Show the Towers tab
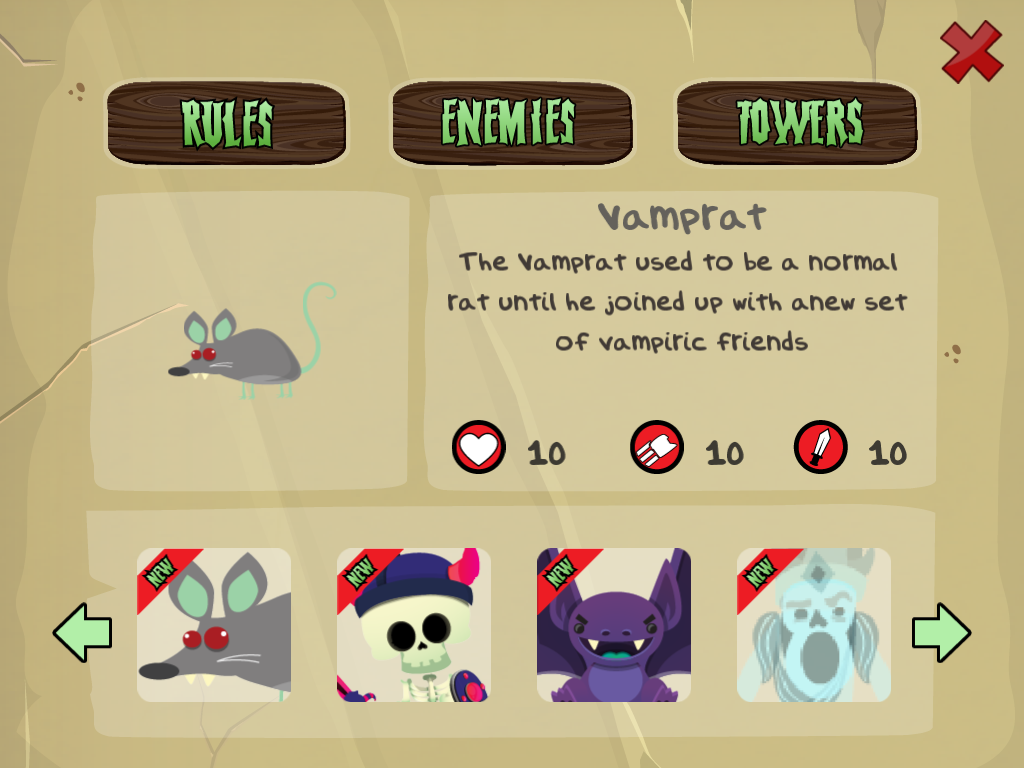 pos(797,123)
